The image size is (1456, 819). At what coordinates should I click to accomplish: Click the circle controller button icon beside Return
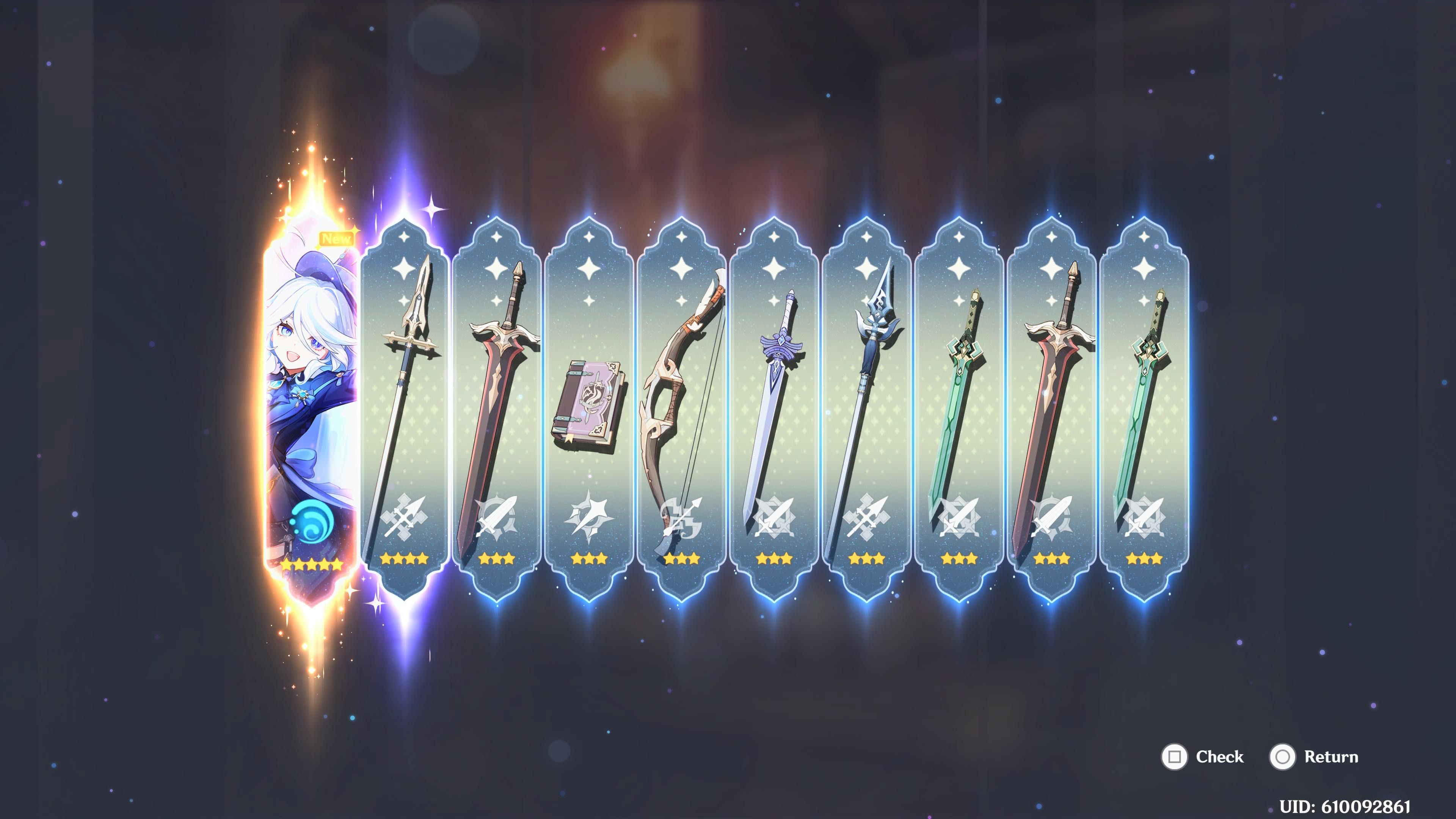tap(1283, 757)
